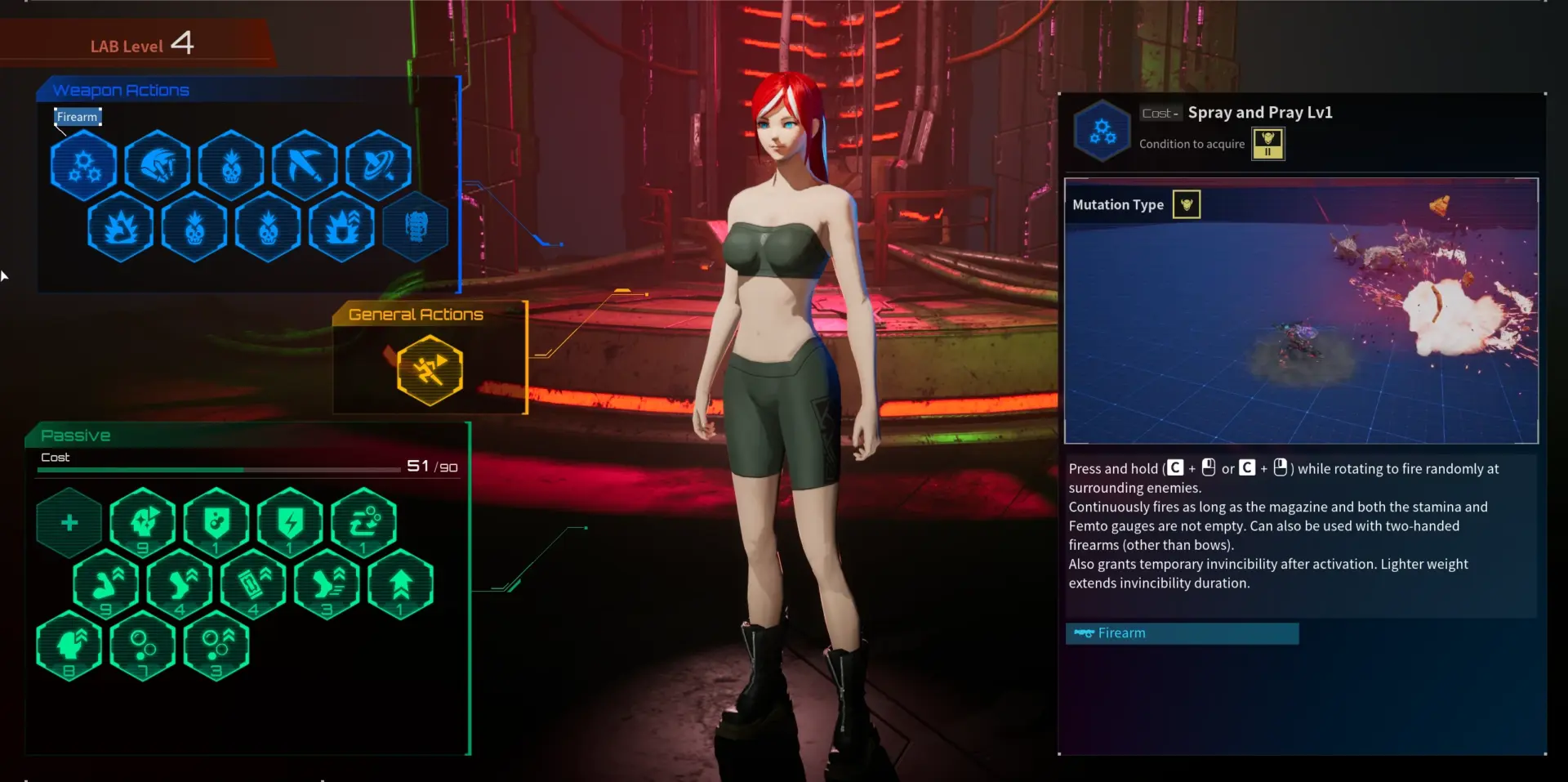The width and height of the screenshot is (1568, 782).
Task: Select the dimmed spine weapon action
Action: (416, 227)
